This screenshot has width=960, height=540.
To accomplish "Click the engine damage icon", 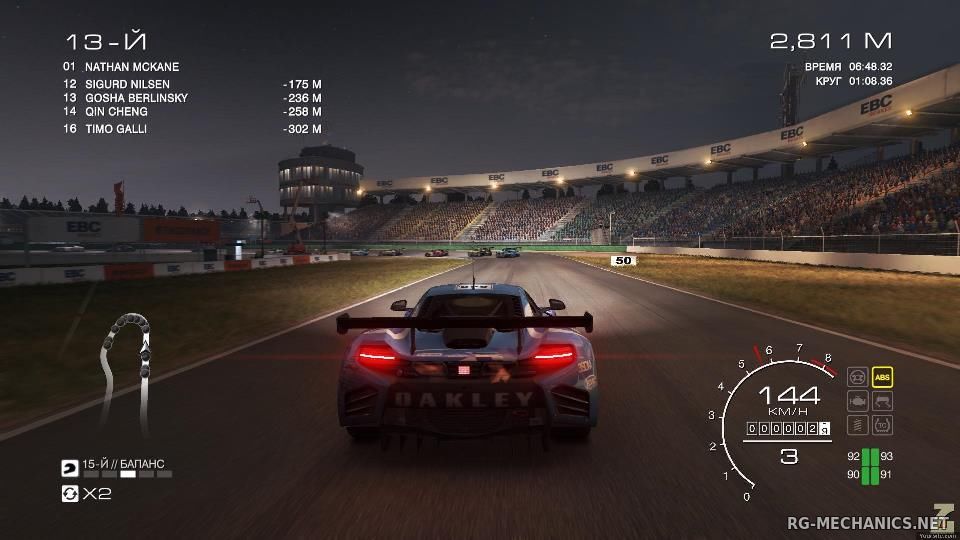I will 857,401.
